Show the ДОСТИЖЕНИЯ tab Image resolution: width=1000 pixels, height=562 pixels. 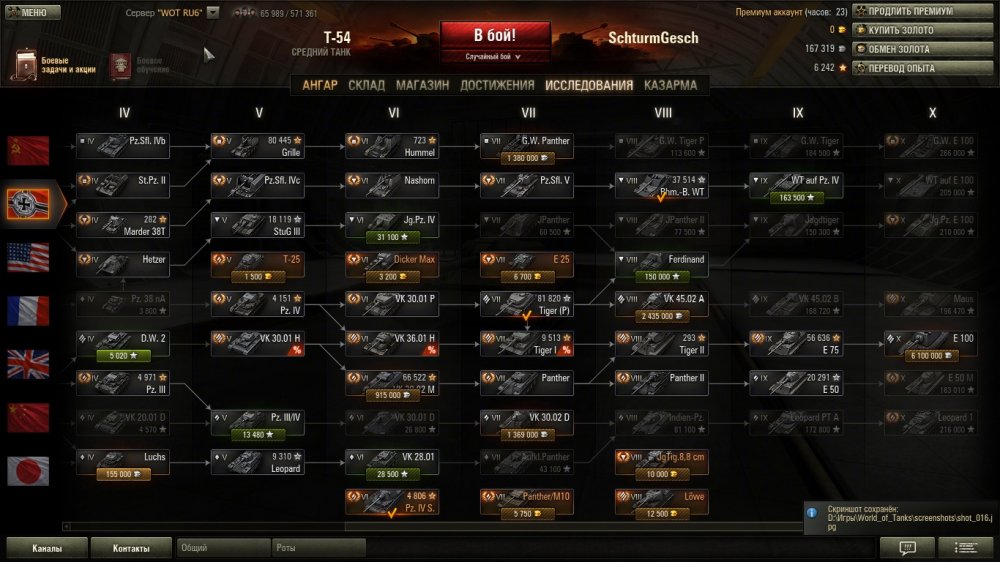497,85
